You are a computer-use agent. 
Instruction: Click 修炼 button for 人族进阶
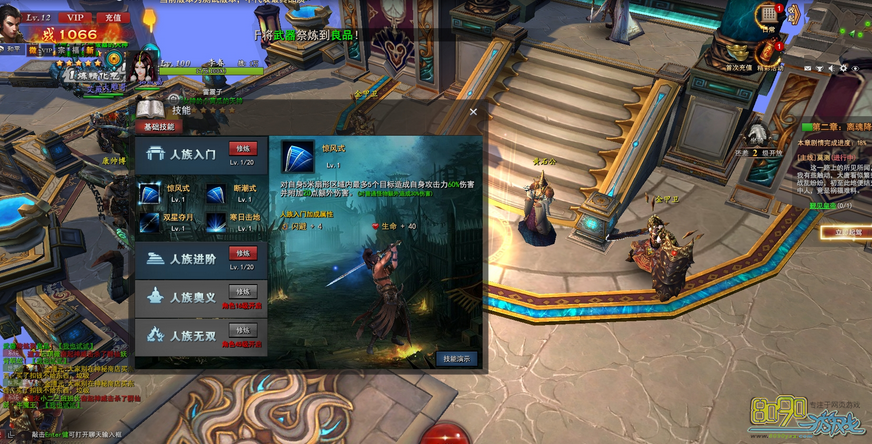coord(243,252)
